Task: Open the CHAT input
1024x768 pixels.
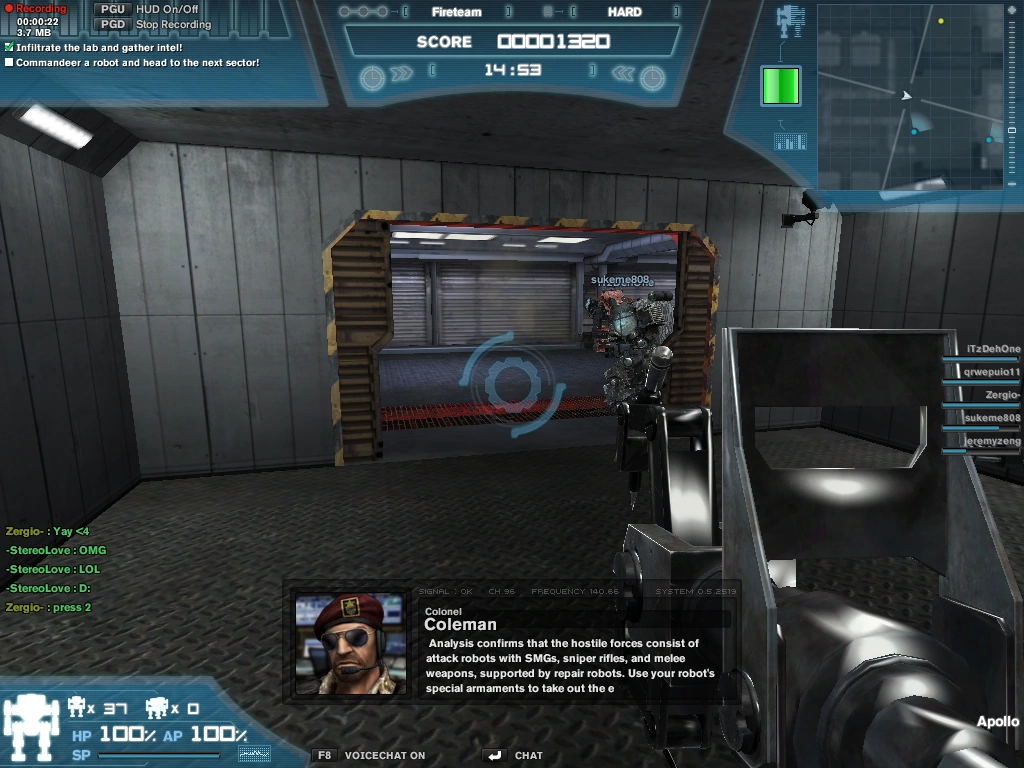Action: (x=528, y=756)
